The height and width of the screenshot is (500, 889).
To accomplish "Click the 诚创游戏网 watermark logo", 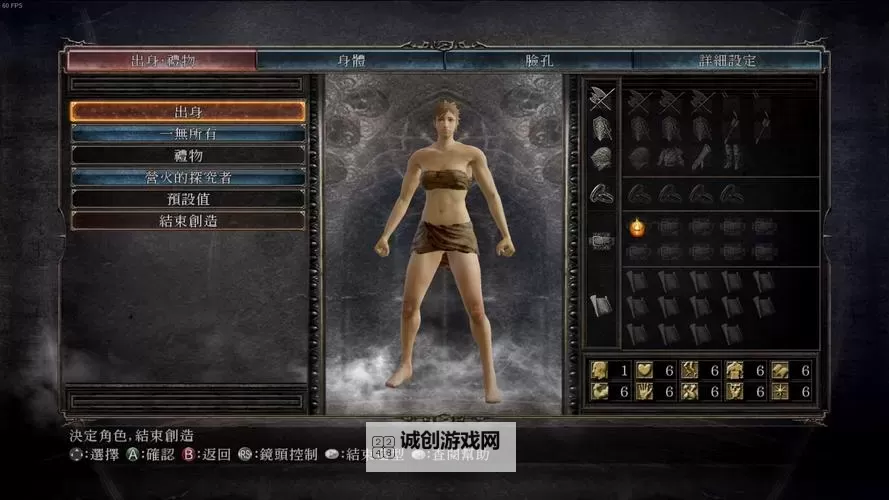I will tap(441, 446).
